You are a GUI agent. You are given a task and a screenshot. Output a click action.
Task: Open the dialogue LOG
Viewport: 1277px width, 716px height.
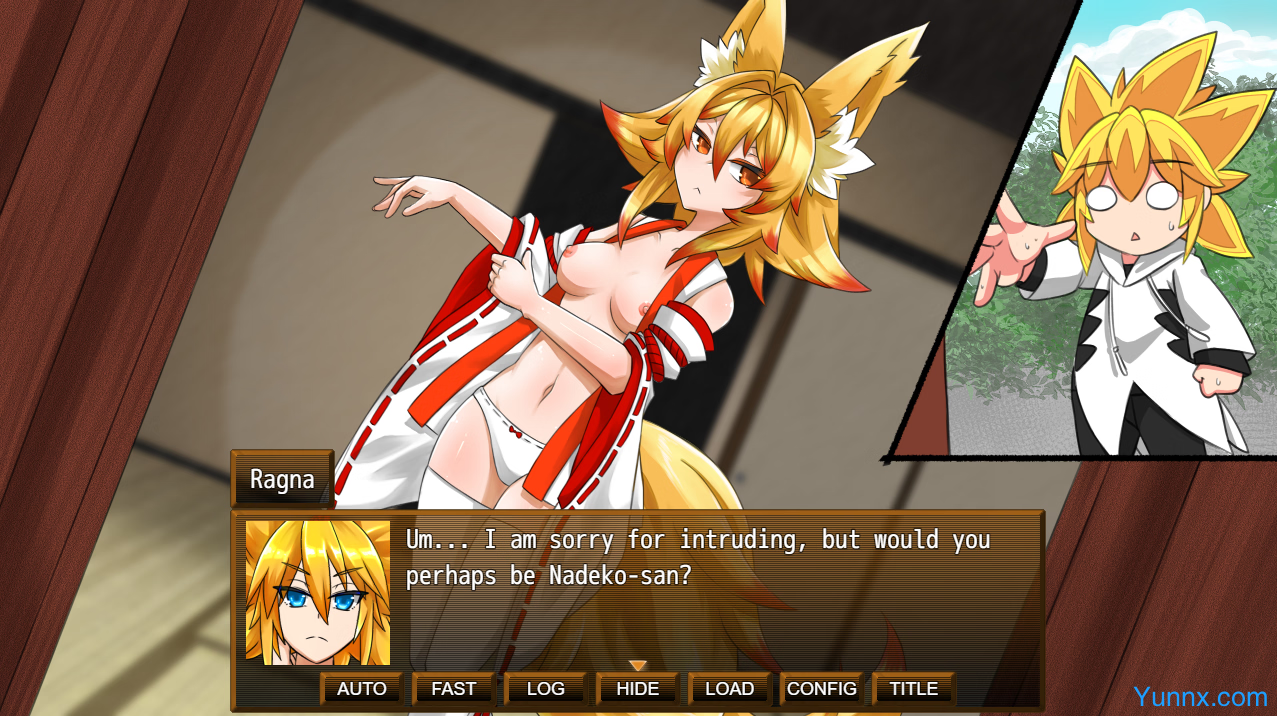(545, 689)
